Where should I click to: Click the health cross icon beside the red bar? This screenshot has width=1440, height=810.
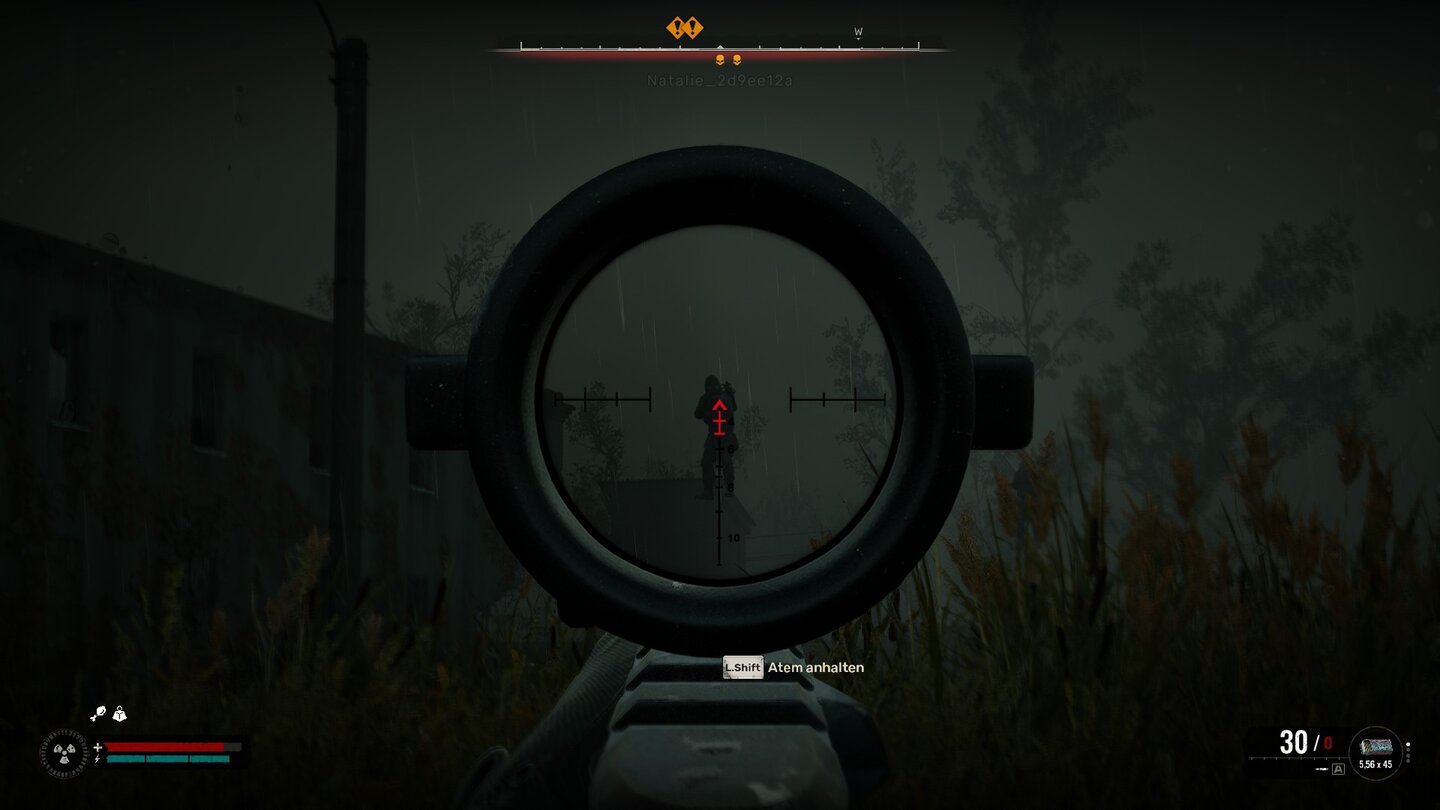tap(98, 747)
